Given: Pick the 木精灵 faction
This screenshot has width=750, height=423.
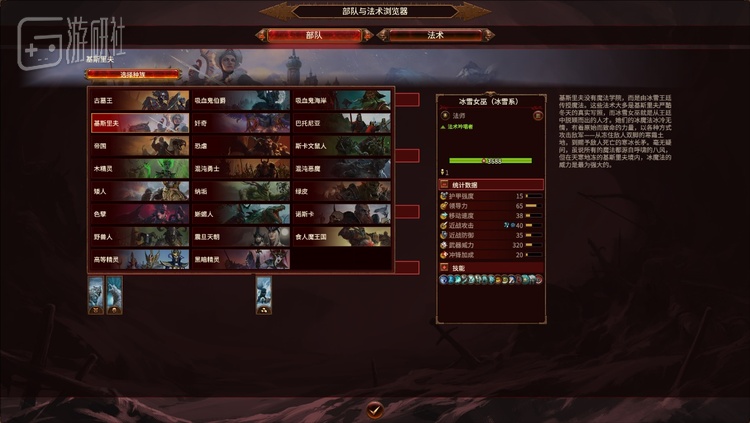Looking at the screenshot, I should [140, 169].
